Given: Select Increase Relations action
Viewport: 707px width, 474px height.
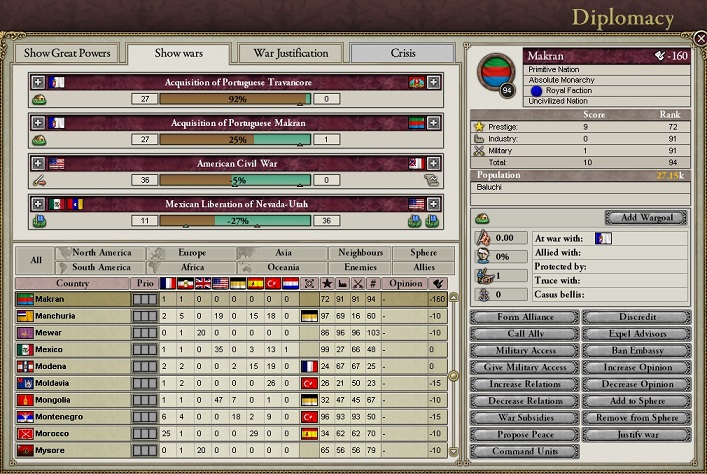Looking at the screenshot, I should click(x=523, y=384).
